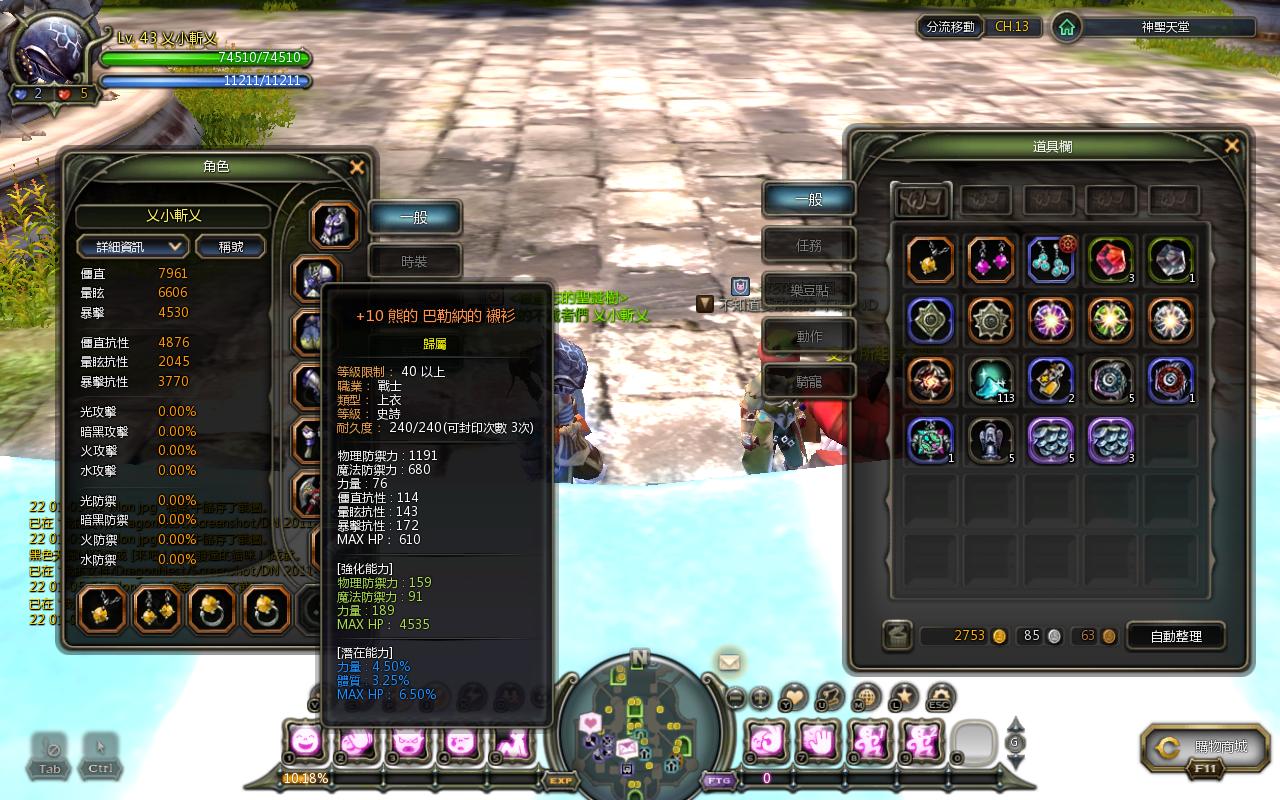This screenshot has height=800, width=1280.
Task: Select the equipped yellow necklace slot
Action: click(x=103, y=608)
